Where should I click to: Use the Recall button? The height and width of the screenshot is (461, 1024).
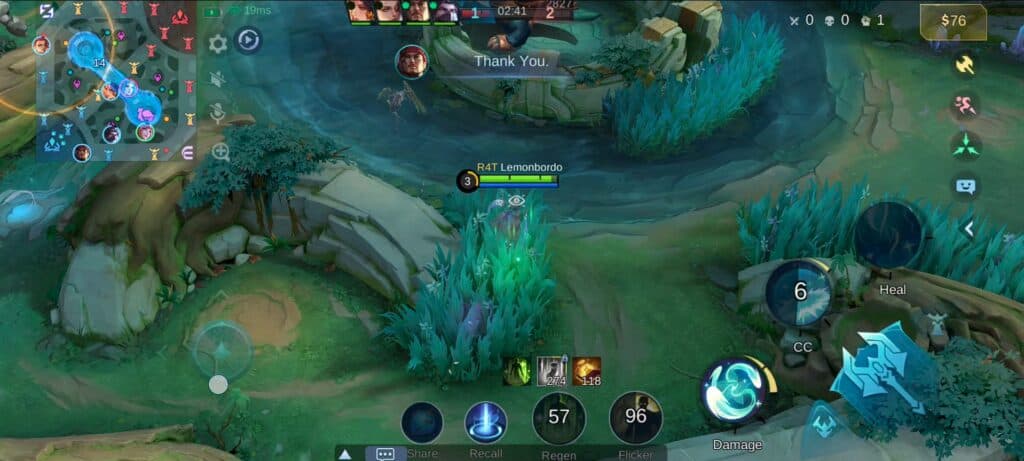[486, 421]
